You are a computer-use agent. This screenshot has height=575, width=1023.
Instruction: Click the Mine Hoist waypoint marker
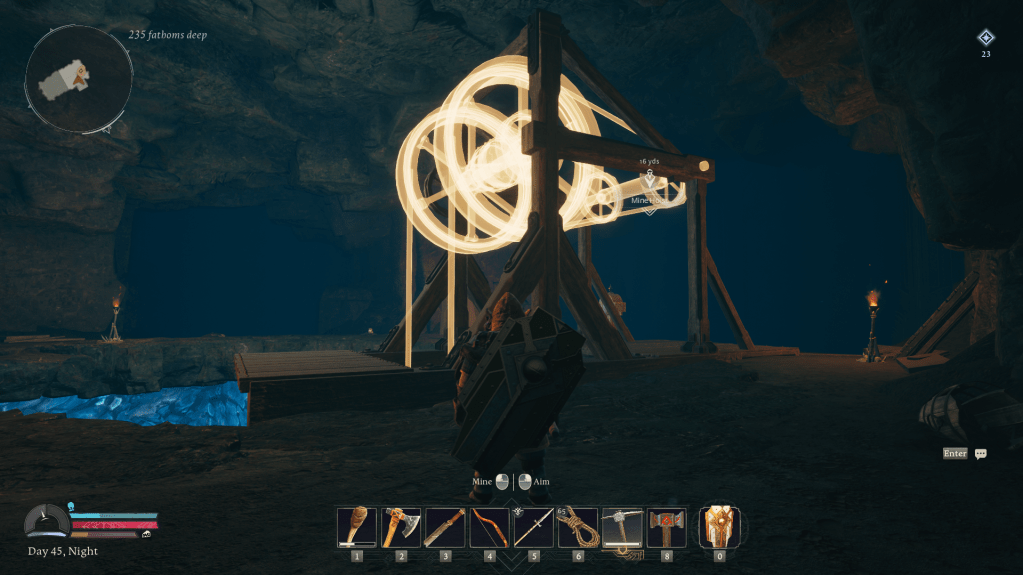649,180
